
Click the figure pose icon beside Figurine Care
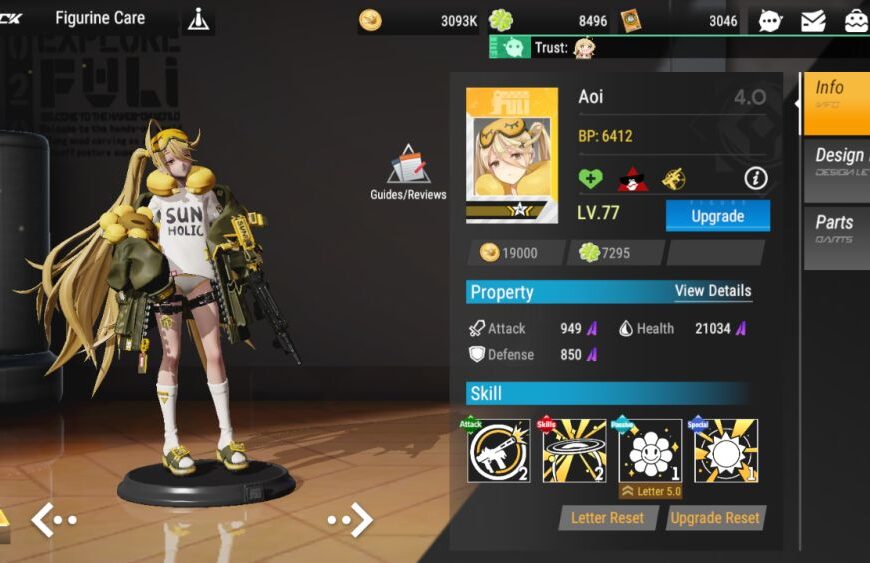199,19
